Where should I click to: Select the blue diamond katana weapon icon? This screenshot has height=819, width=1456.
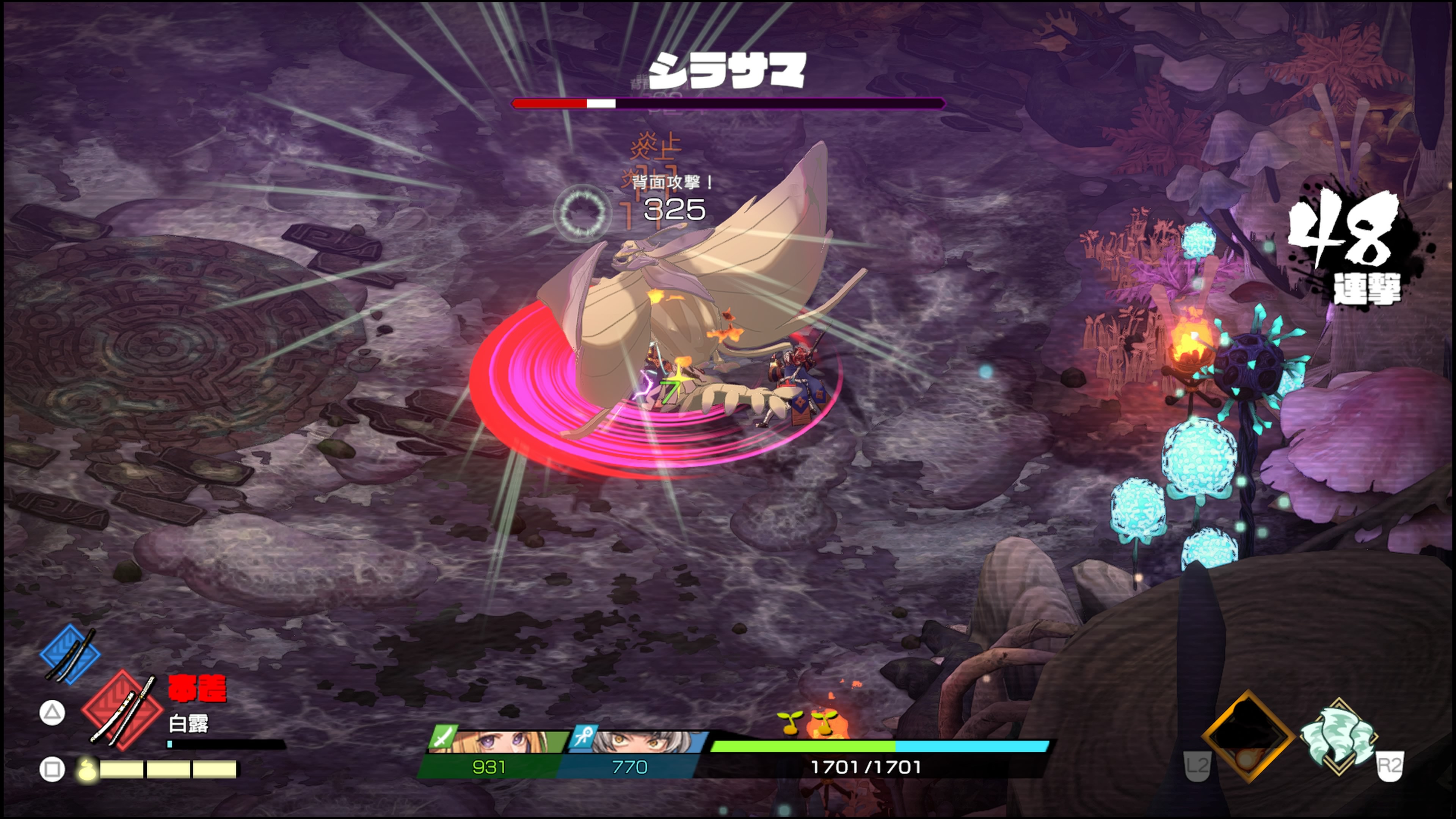tap(70, 654)
